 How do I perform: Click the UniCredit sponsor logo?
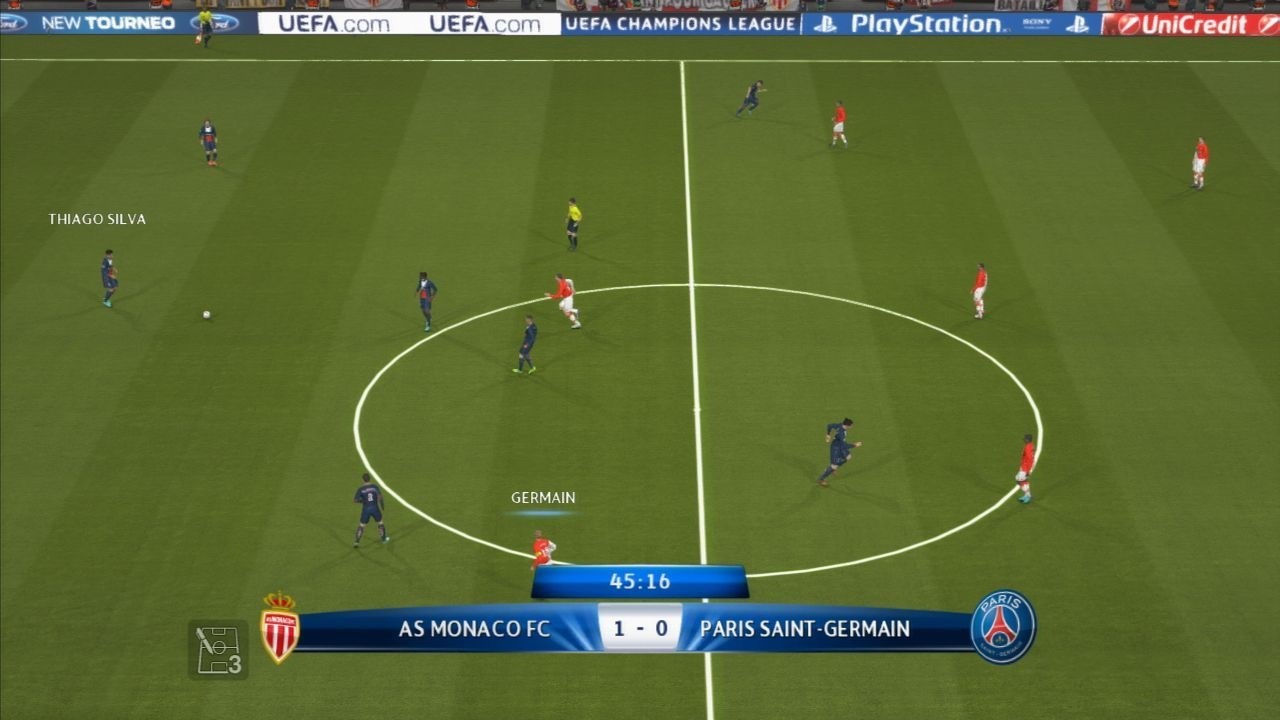coord(1195,22)
